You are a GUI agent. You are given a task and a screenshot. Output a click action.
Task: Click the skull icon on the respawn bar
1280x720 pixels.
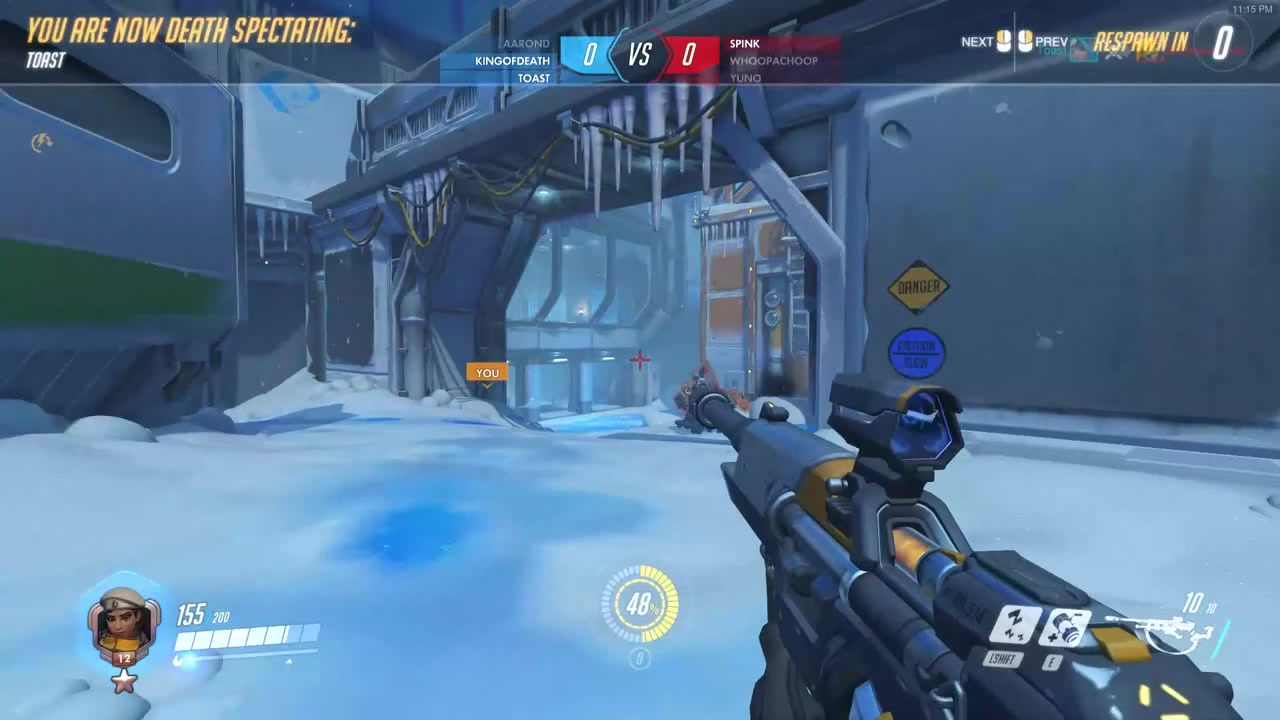click(1114, 53)
